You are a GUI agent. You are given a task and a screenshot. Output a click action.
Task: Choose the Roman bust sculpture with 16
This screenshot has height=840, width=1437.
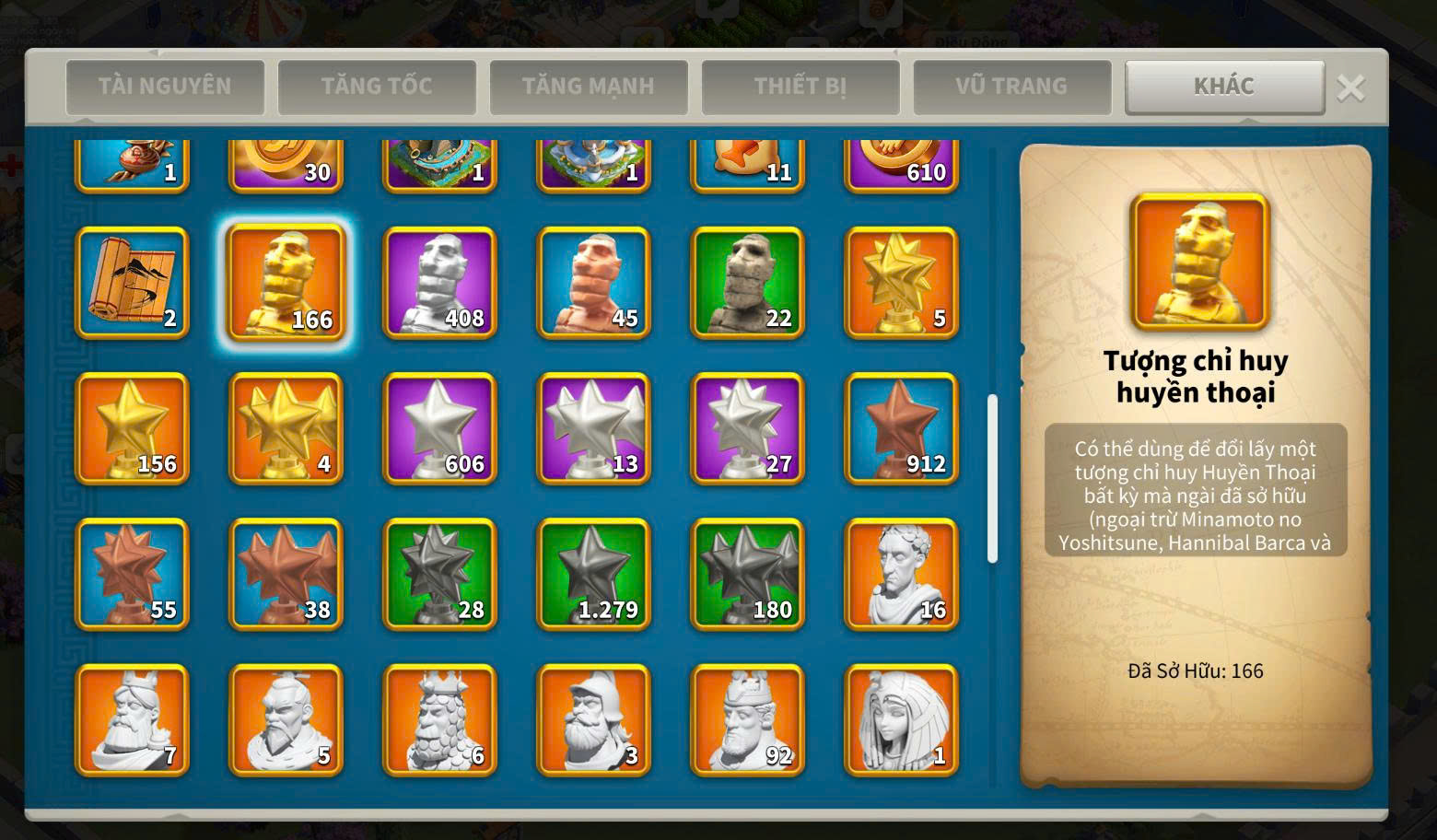tap(901, 574)
